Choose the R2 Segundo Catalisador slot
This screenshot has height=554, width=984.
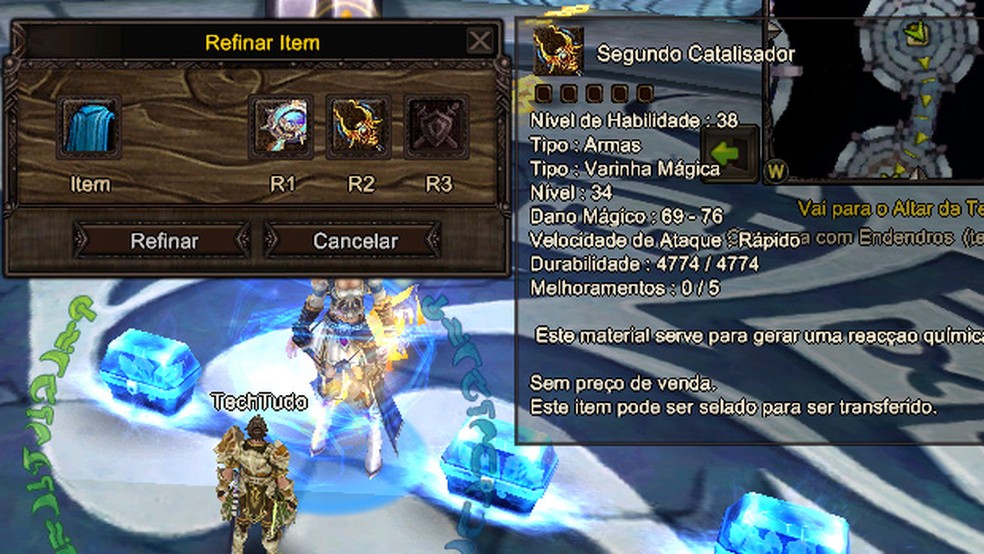coord(359,128)
